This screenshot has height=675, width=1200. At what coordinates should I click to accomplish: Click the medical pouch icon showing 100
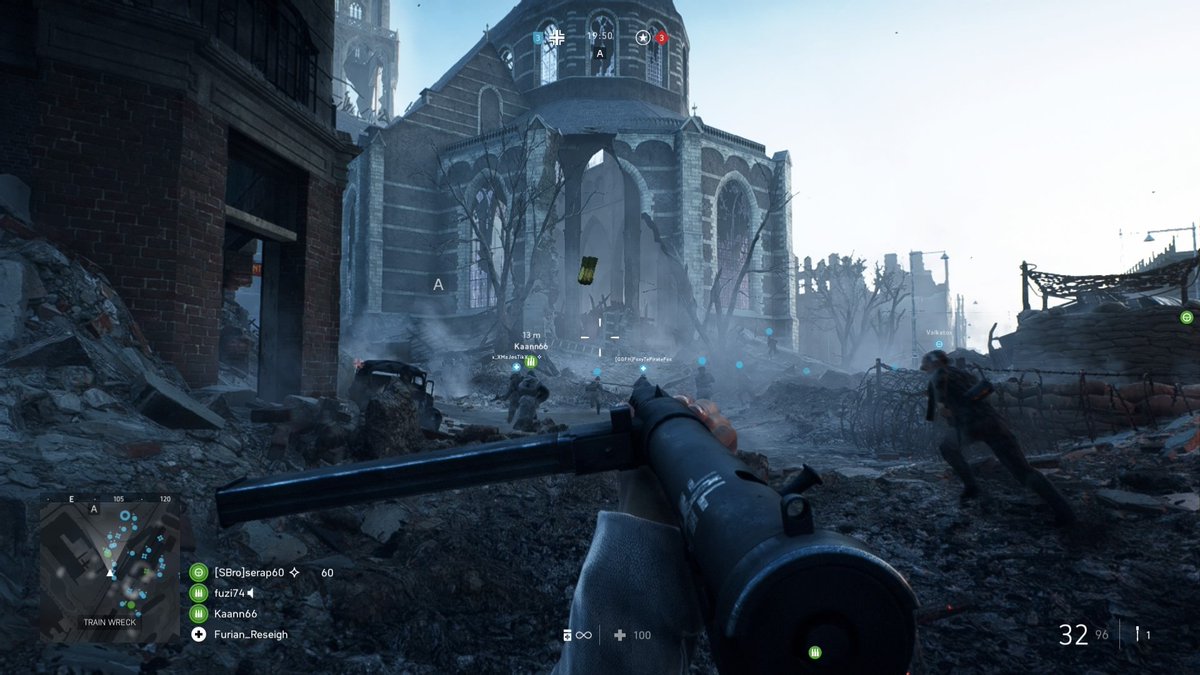620,635
